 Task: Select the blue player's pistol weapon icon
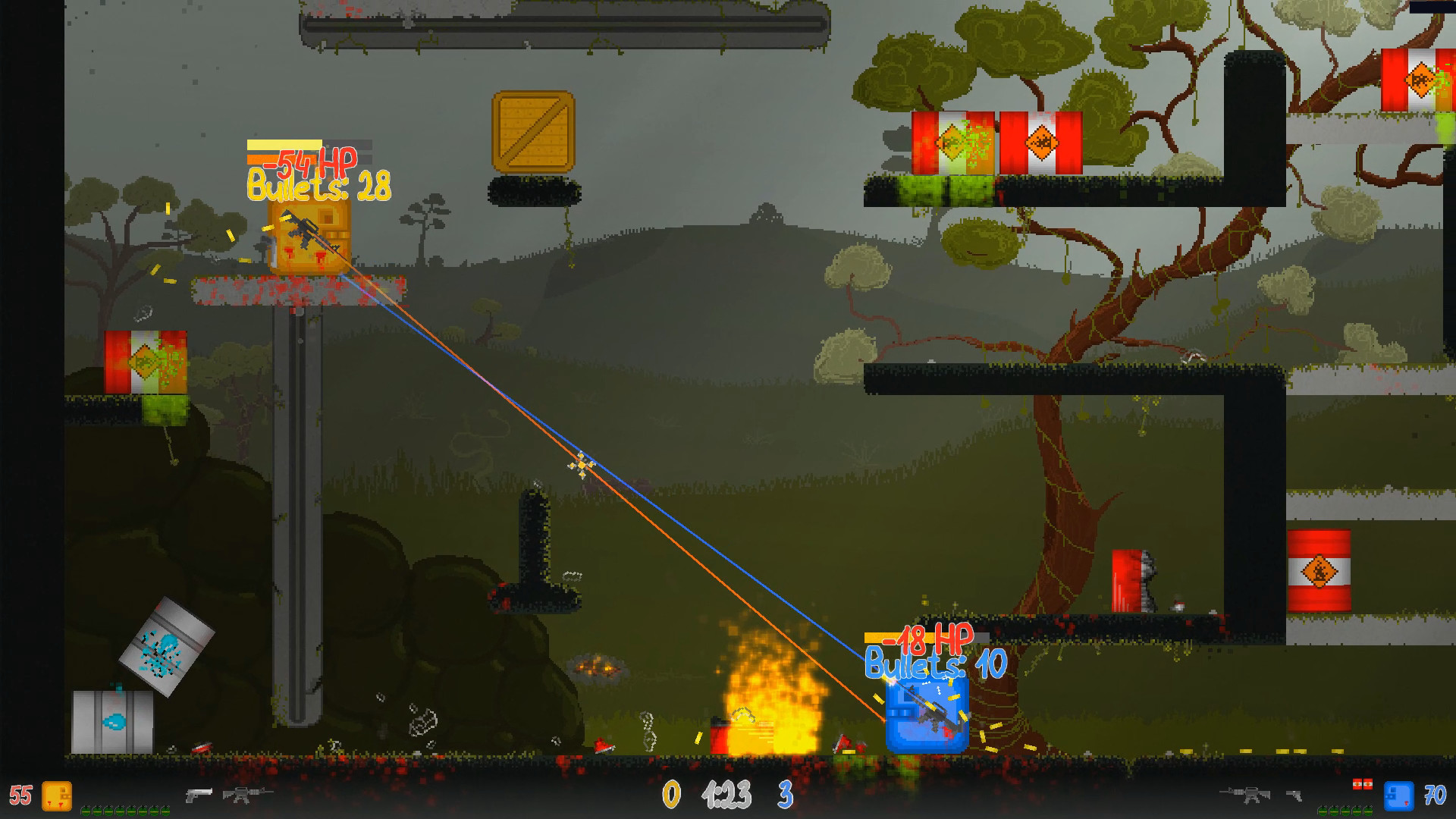pos(1294,795)
